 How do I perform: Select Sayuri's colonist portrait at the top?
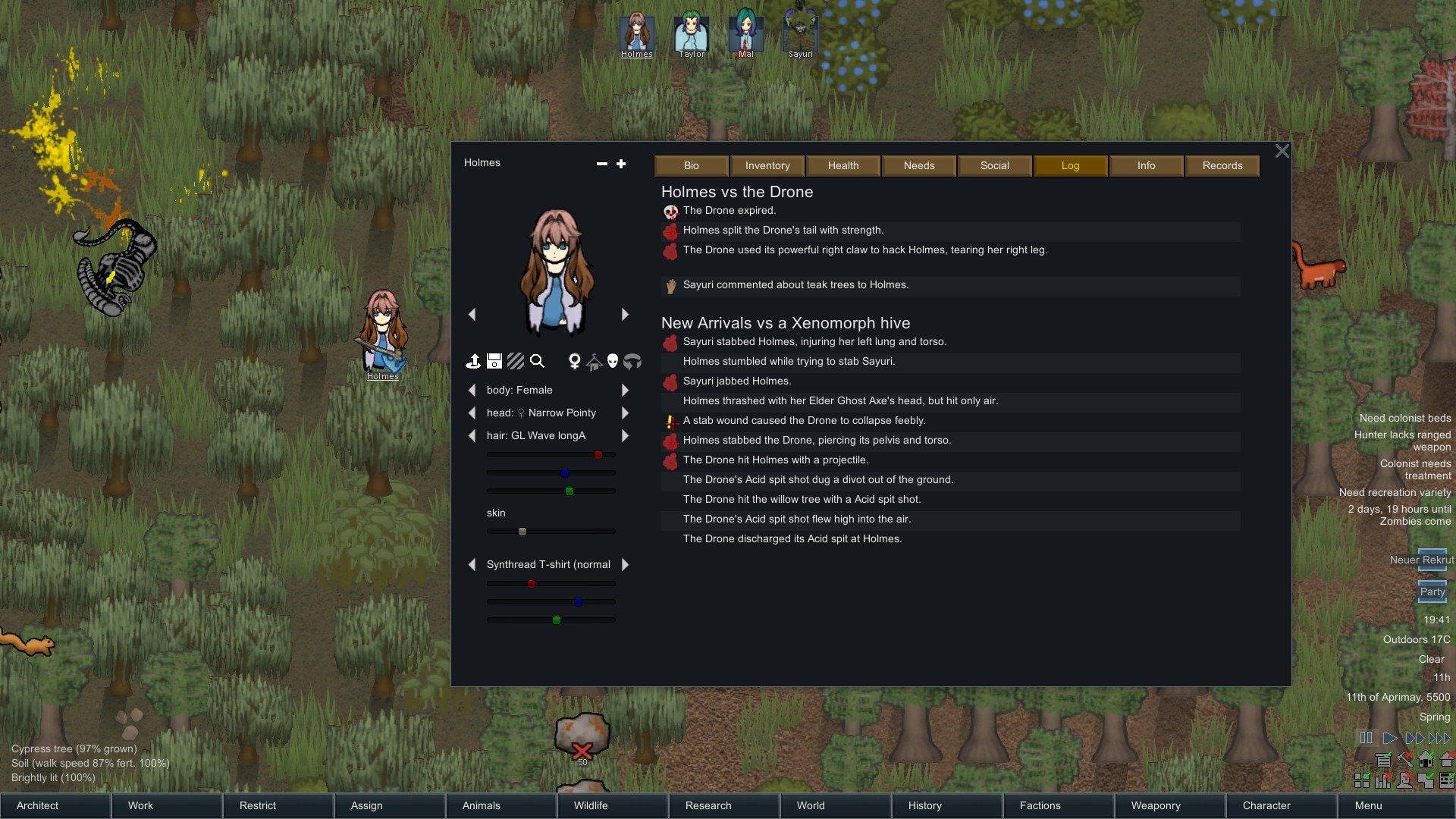click(800, 32)
